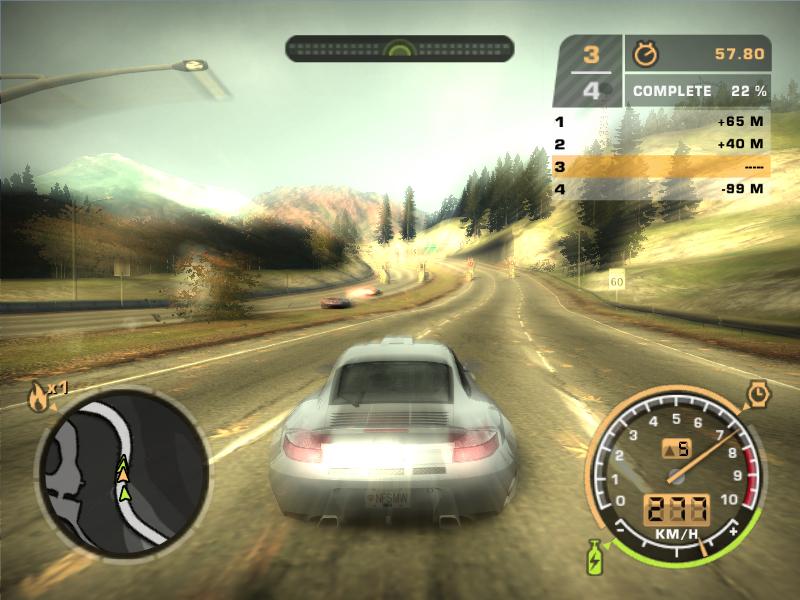Click the orange player arrow on the minimap
The image size is (800, 600).
click(x=122, y=475)
